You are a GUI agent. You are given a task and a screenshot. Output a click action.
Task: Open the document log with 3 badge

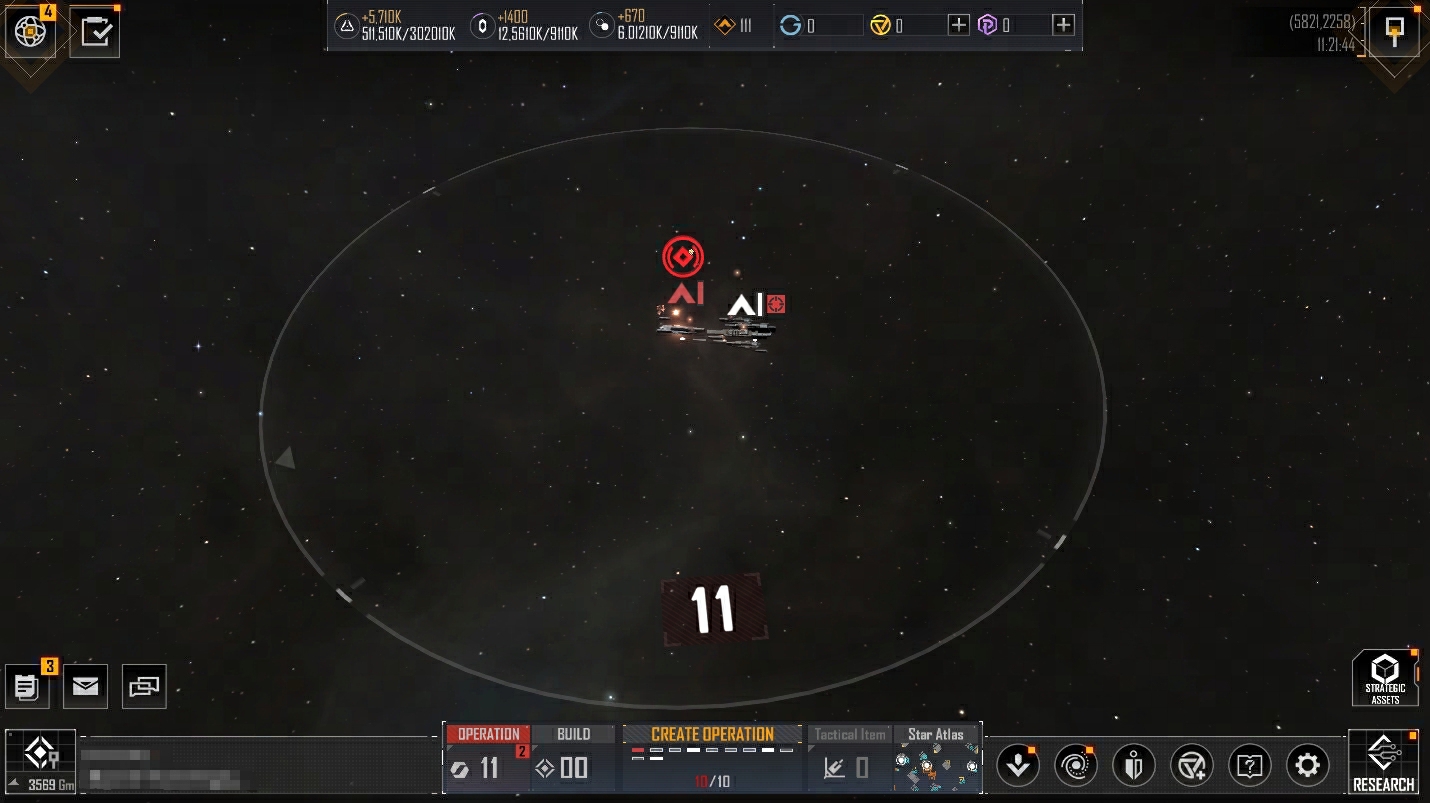[x=27, y=686]
